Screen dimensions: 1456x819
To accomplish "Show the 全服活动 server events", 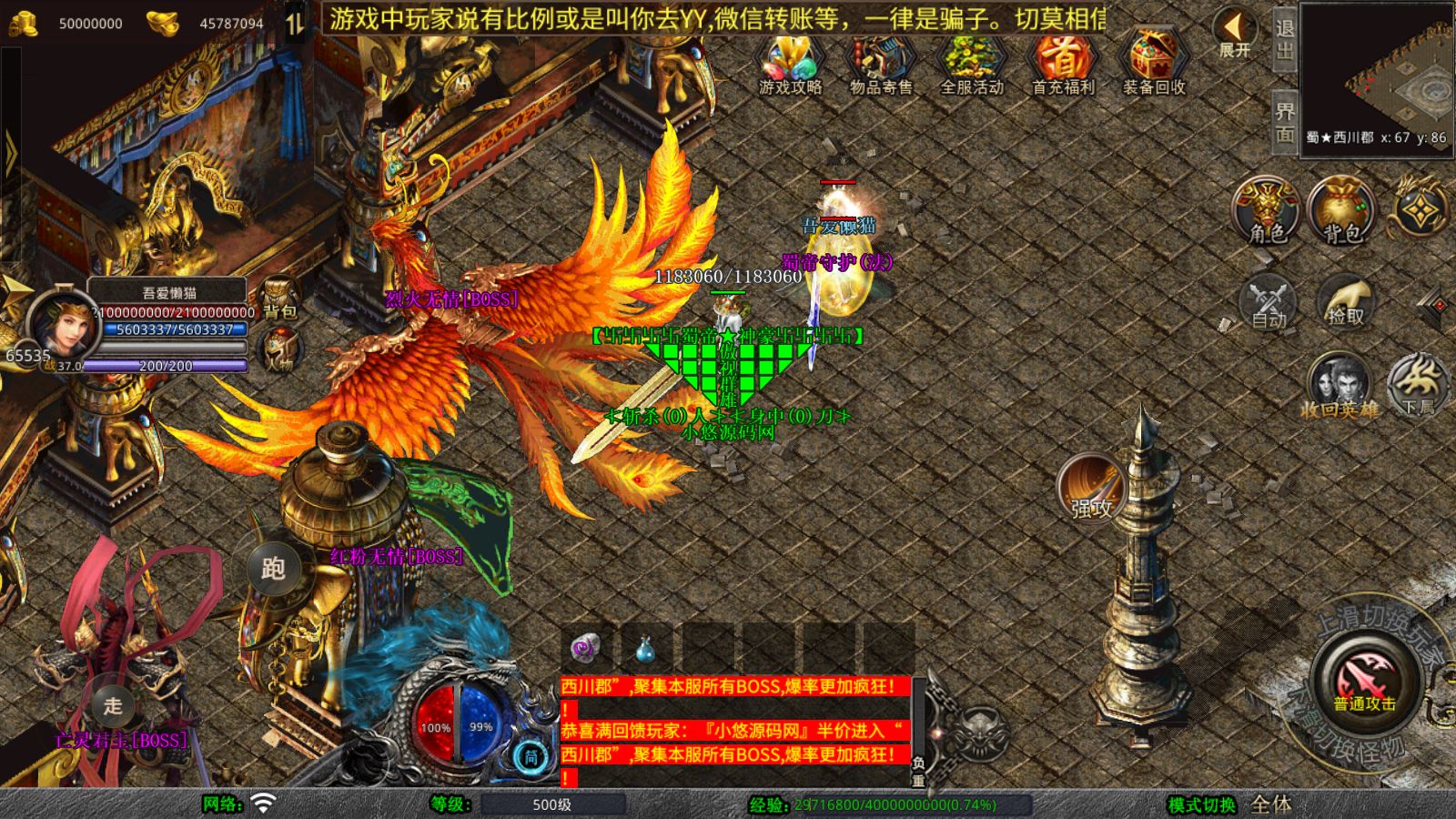I will [x=971, y=64].
